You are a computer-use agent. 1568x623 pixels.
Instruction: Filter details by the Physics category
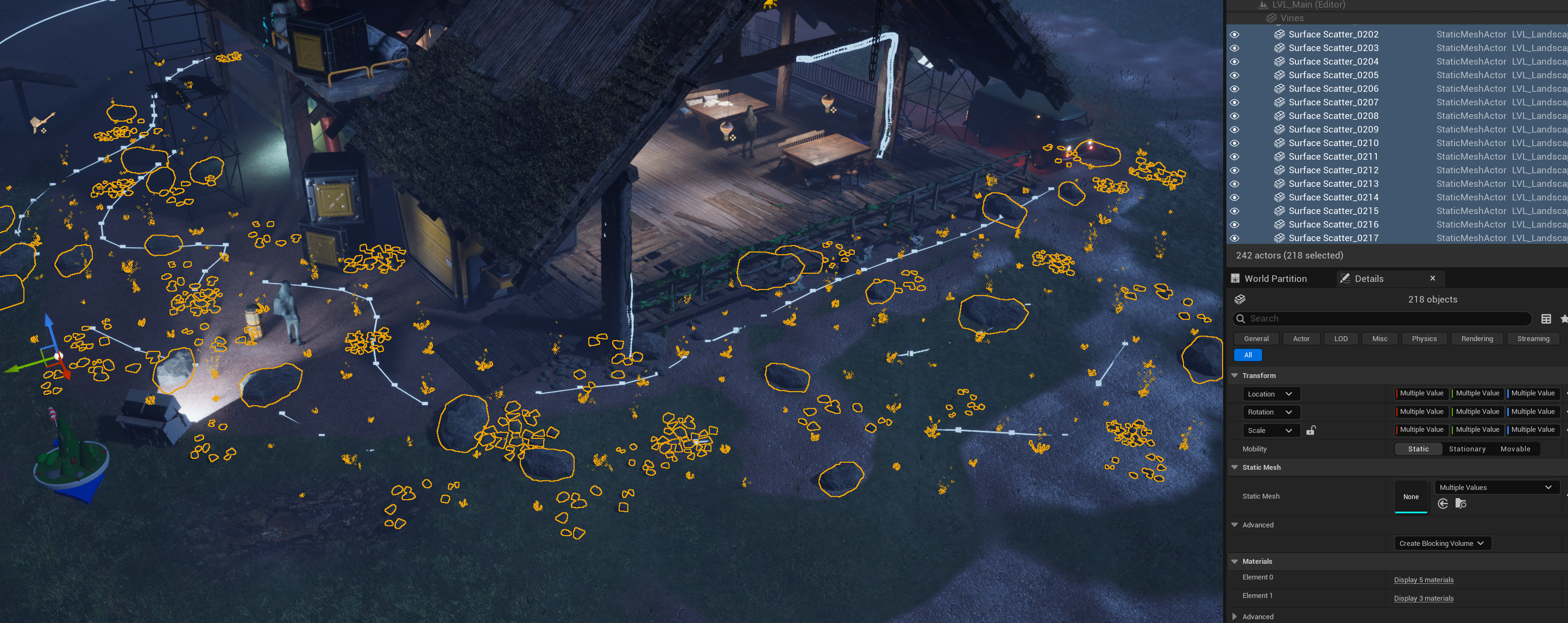(1424, 338)
